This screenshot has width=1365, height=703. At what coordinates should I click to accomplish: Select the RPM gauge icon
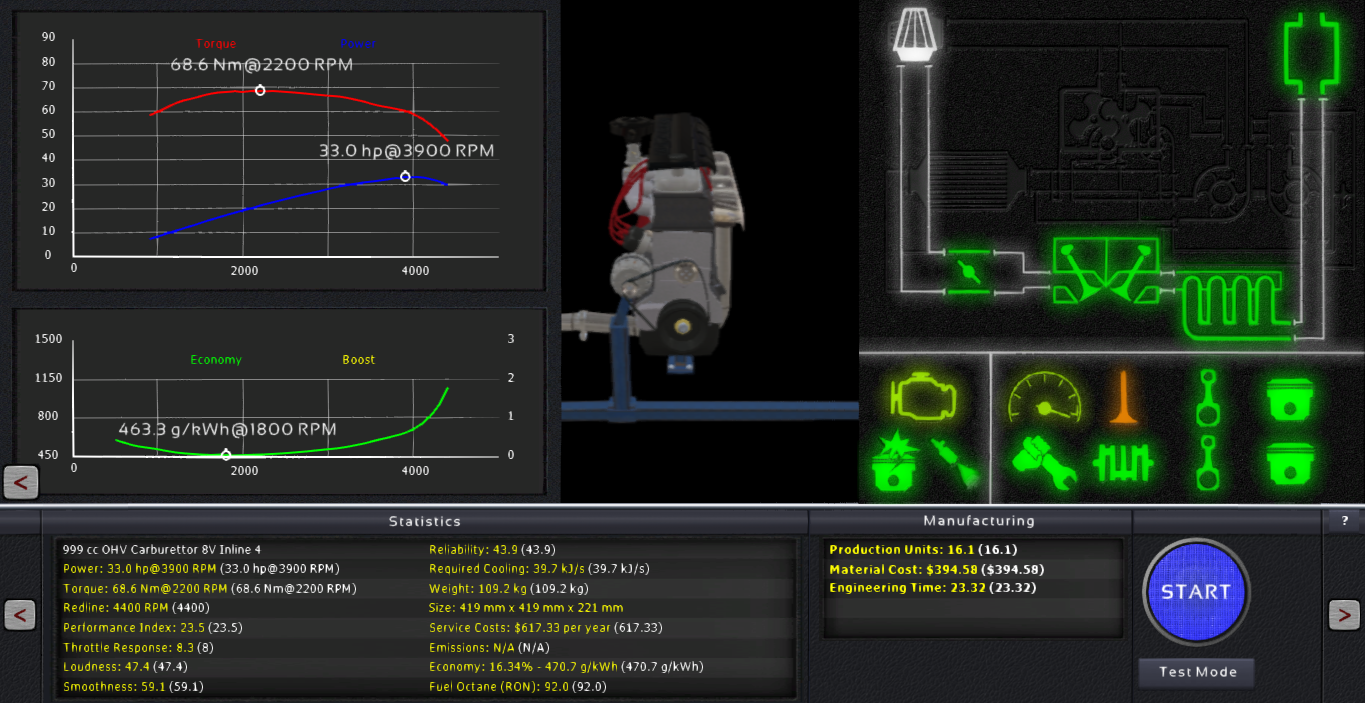pyautogui.click(x=1044, y=397)
